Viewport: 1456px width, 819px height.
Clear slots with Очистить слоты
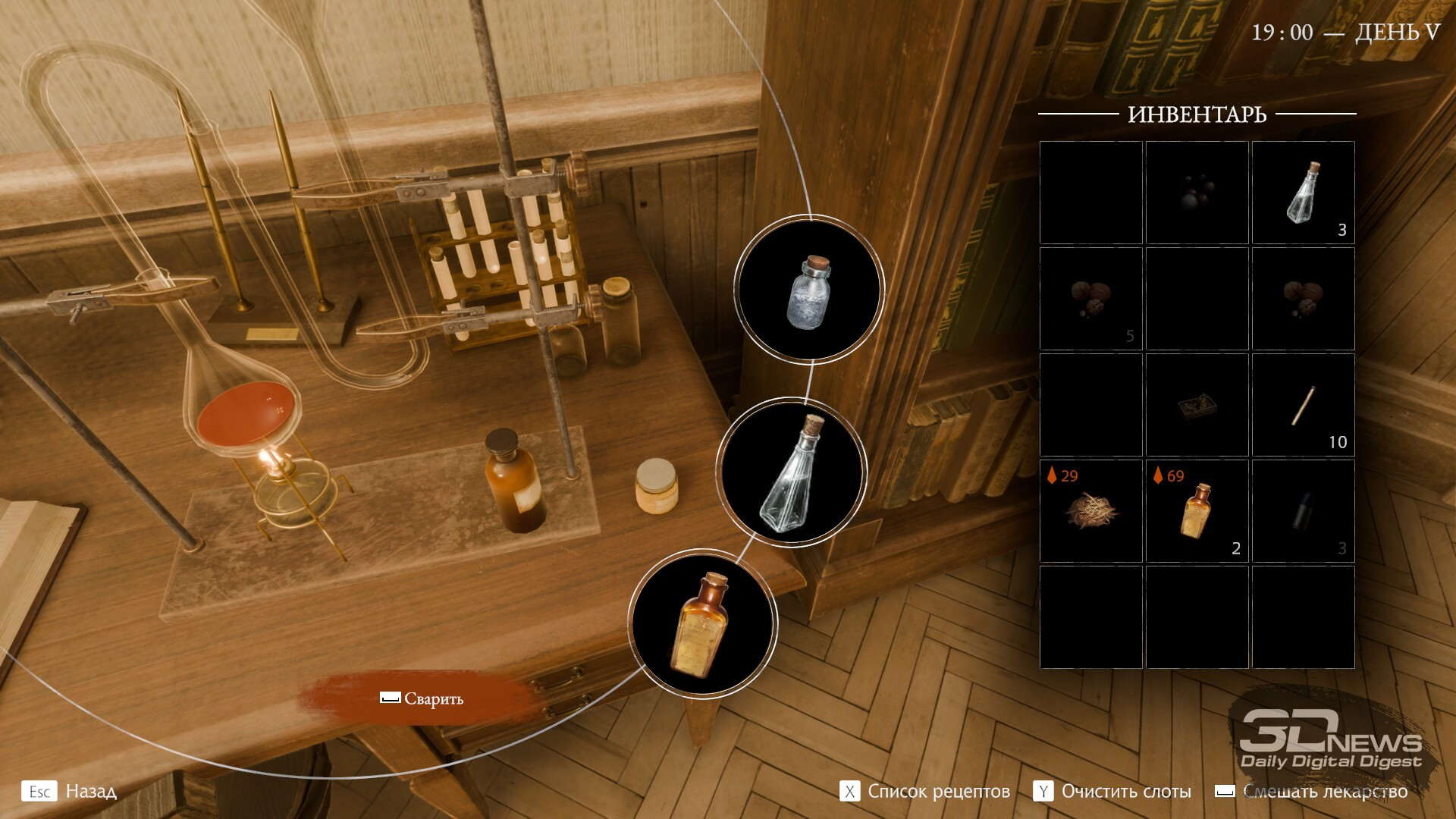pyautogui.click(x=1112, y=792)
